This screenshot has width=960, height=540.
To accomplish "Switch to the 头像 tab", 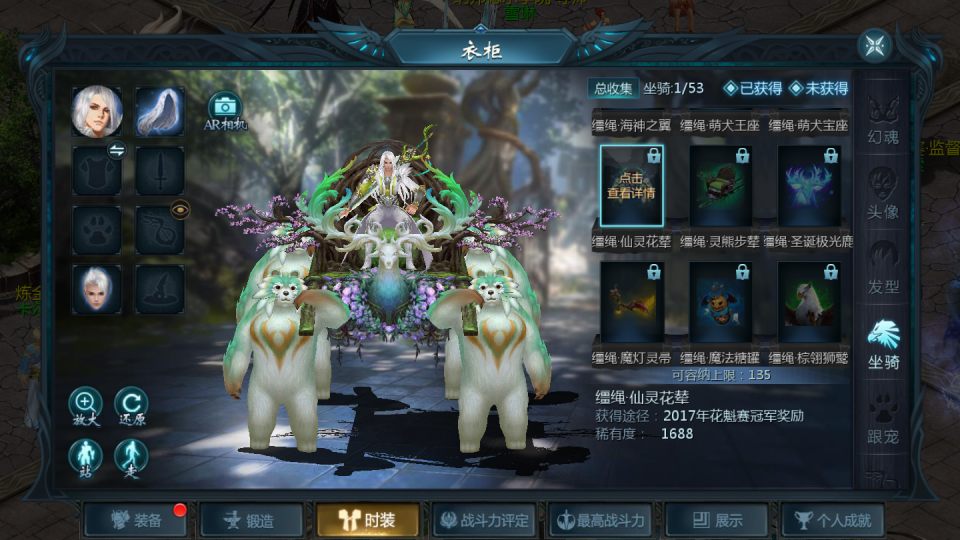I will click(x=883, y=194).
